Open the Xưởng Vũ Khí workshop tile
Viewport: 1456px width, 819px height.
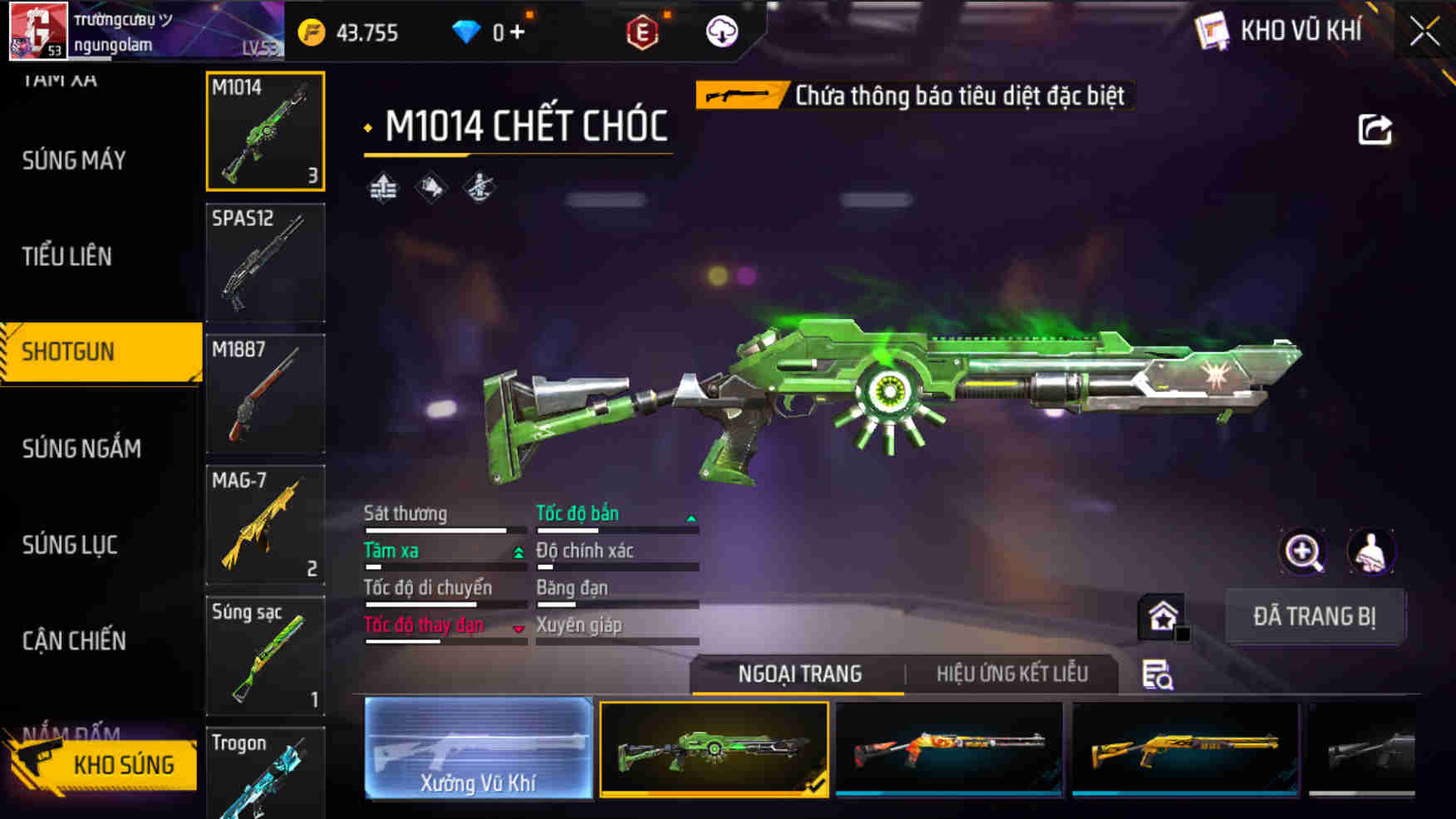coord(478,748)
